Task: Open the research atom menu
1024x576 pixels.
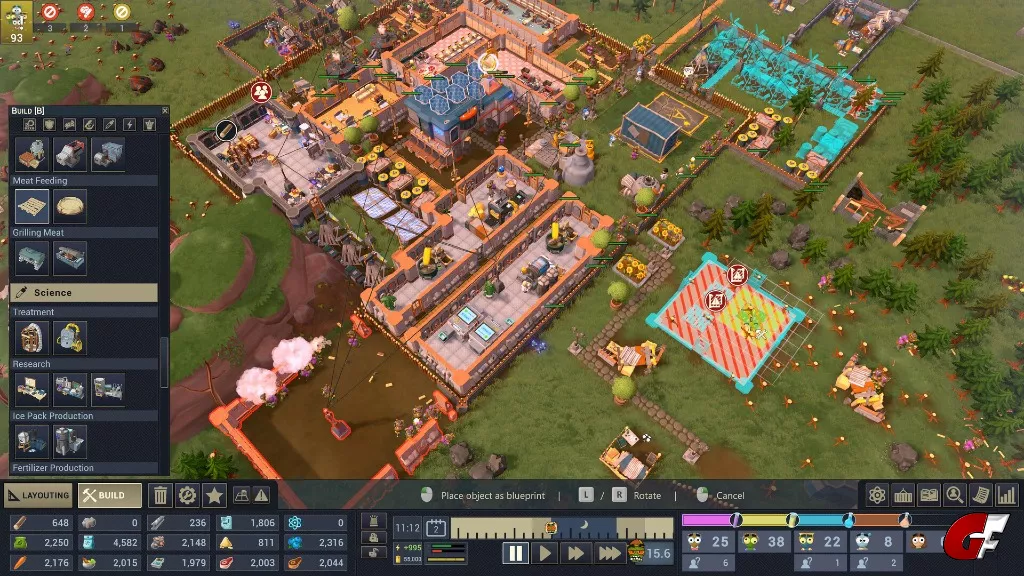Action: 877,495
